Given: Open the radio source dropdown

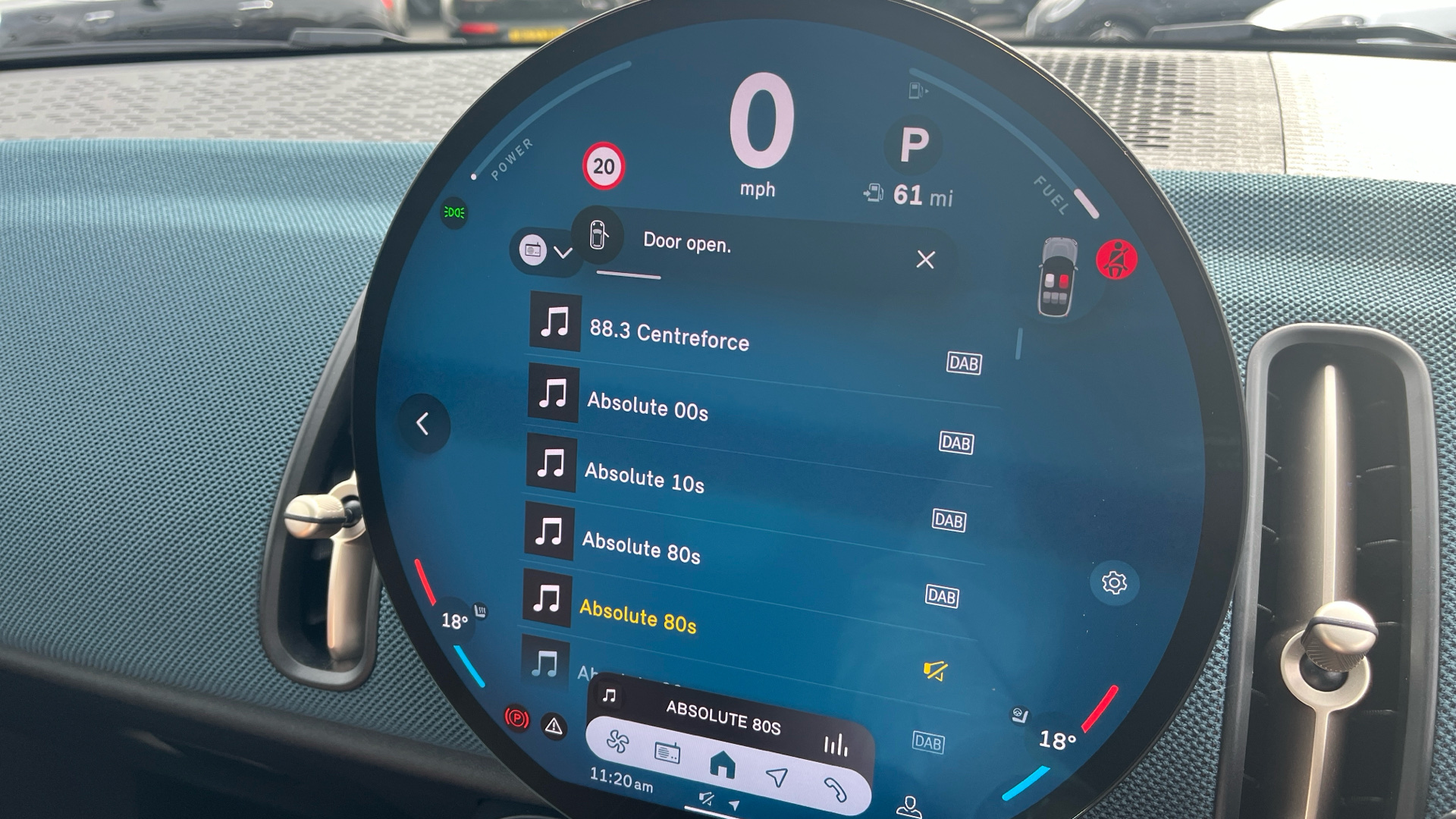Looking at the screenshot, I should 545,251.
